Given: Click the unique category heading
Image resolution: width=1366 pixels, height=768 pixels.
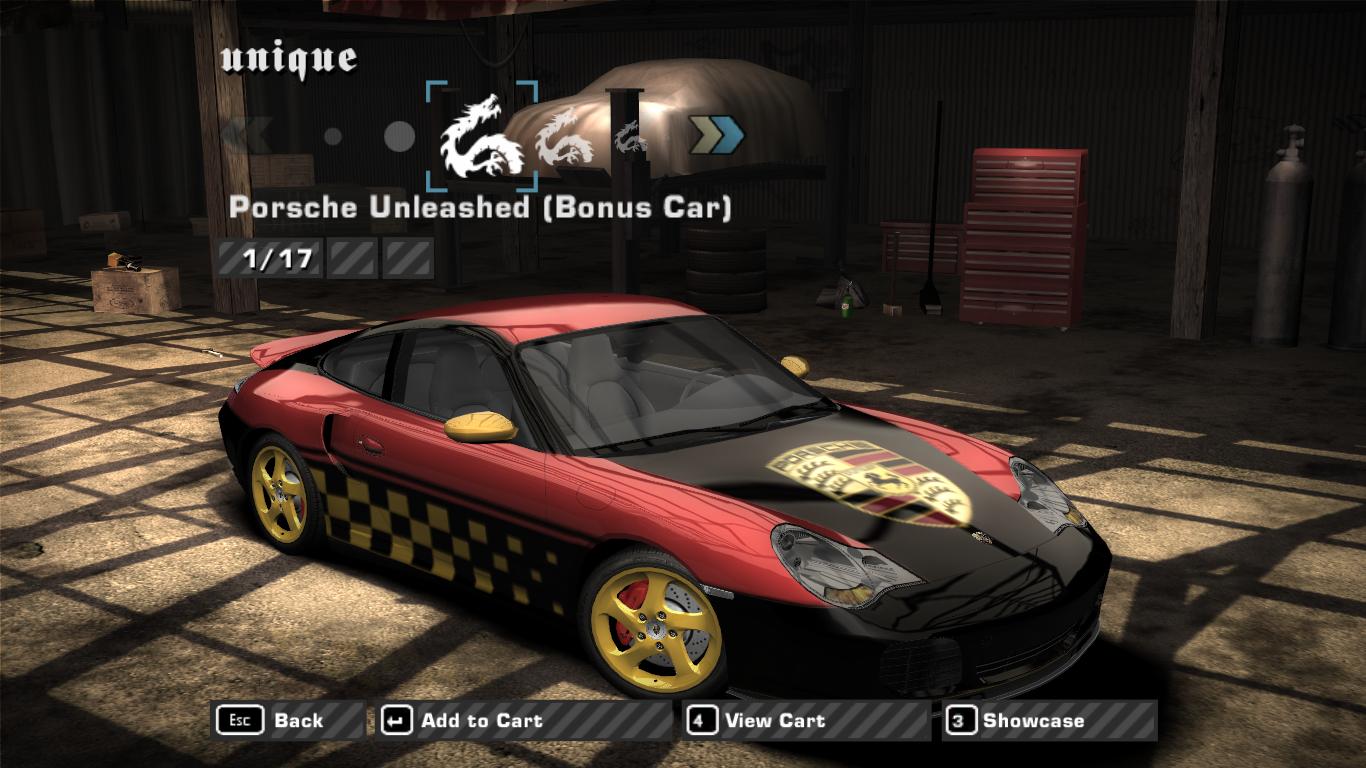Looking at the screenshot, I should (x=288, y=58).
